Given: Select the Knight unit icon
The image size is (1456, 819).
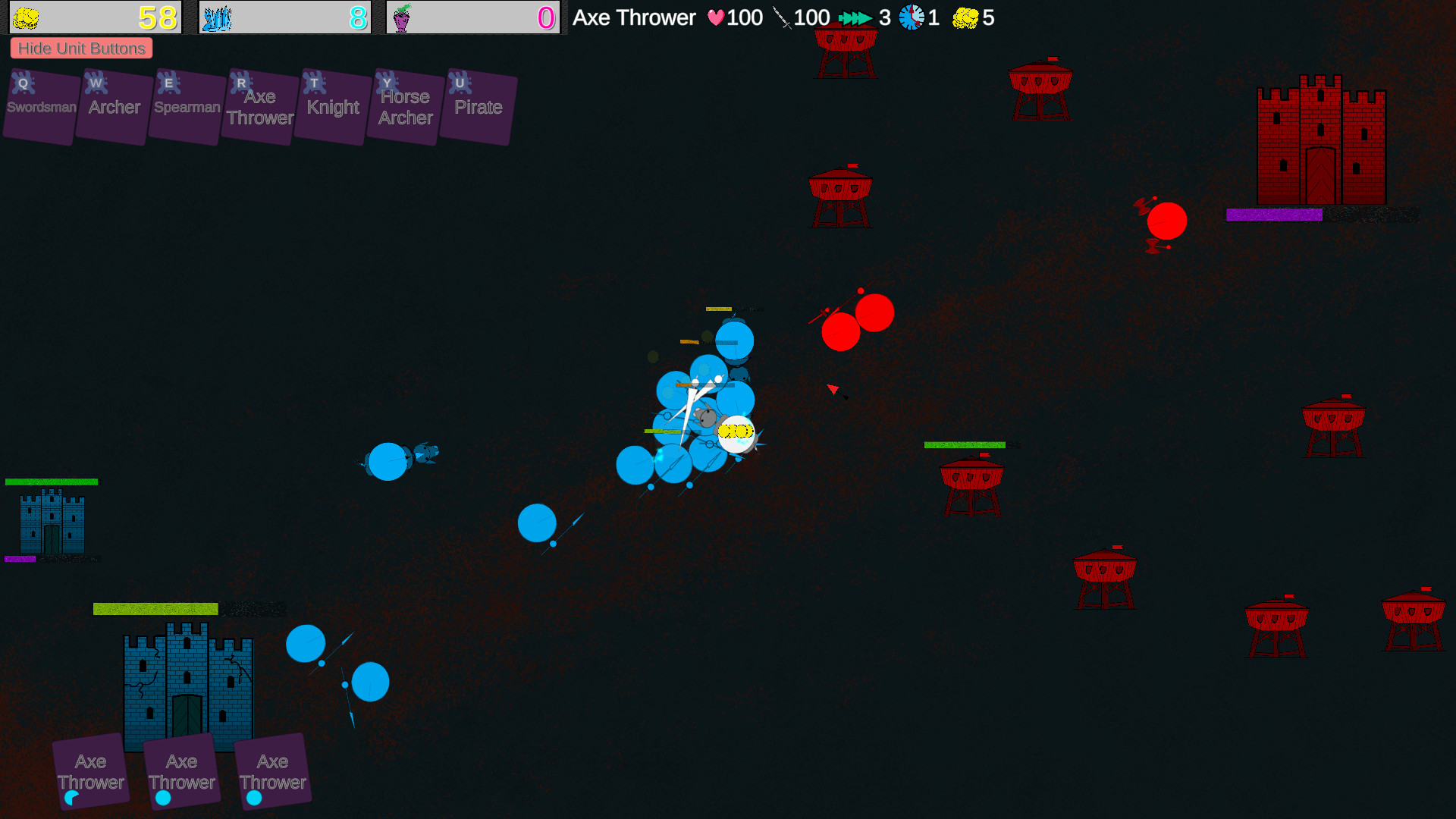Looking at the screenshot, I should pos(331,106).
